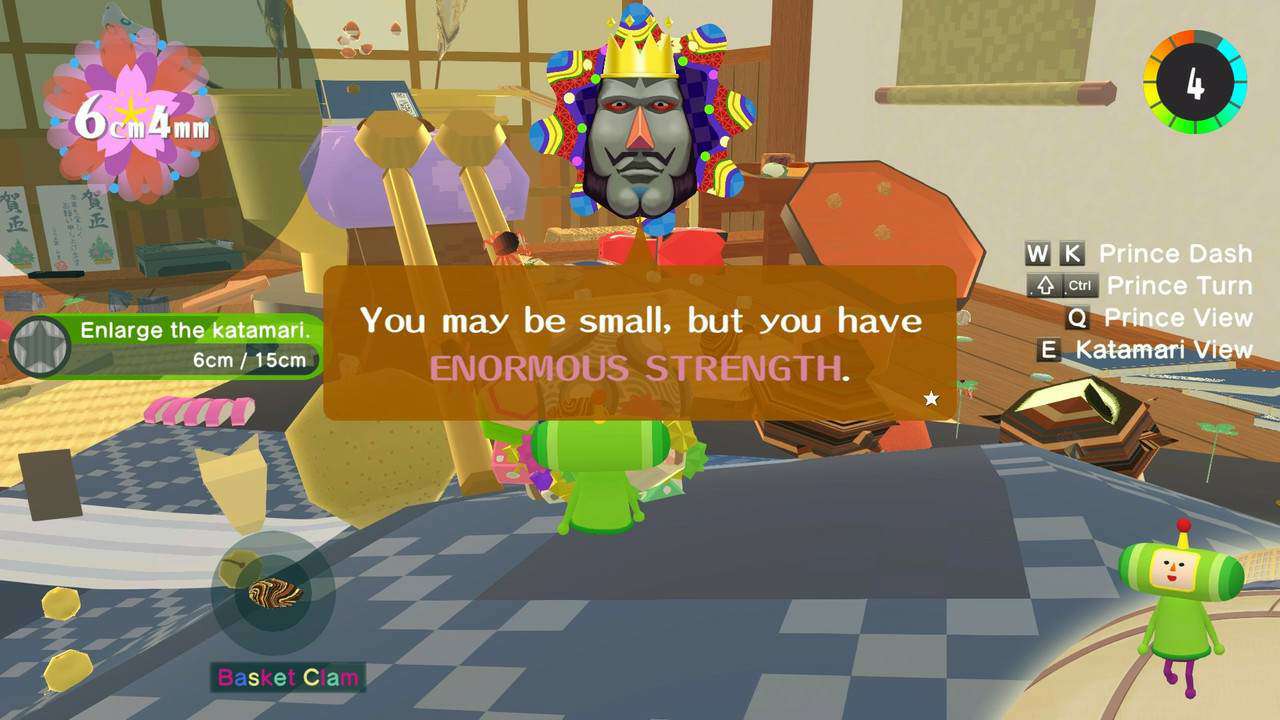Viewport: 1280px width, 720px height.
Task: Select the Enlarge the katamari objective tracker
Action: 167,346
